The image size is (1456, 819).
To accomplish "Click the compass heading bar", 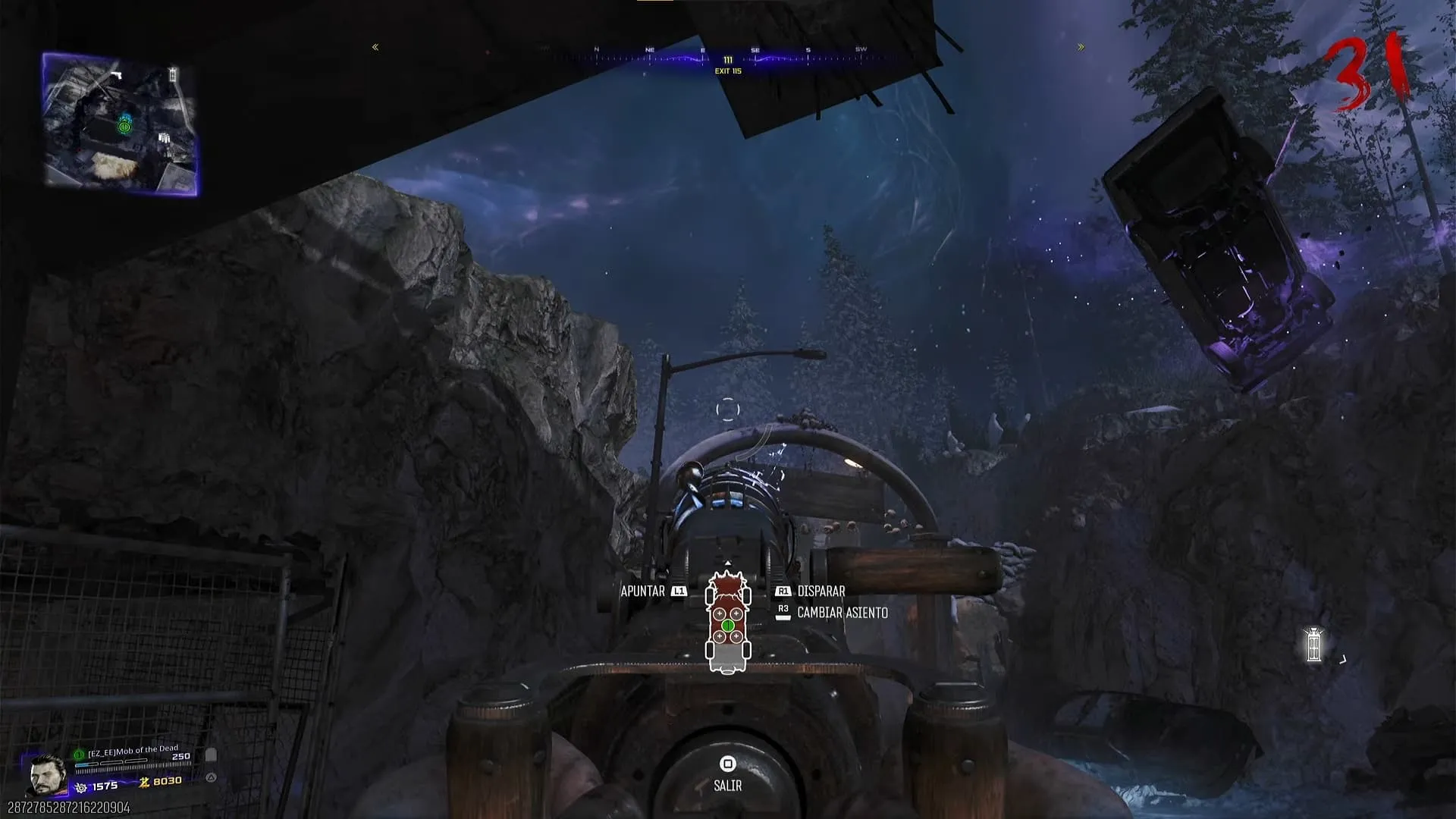I will 728,55.
